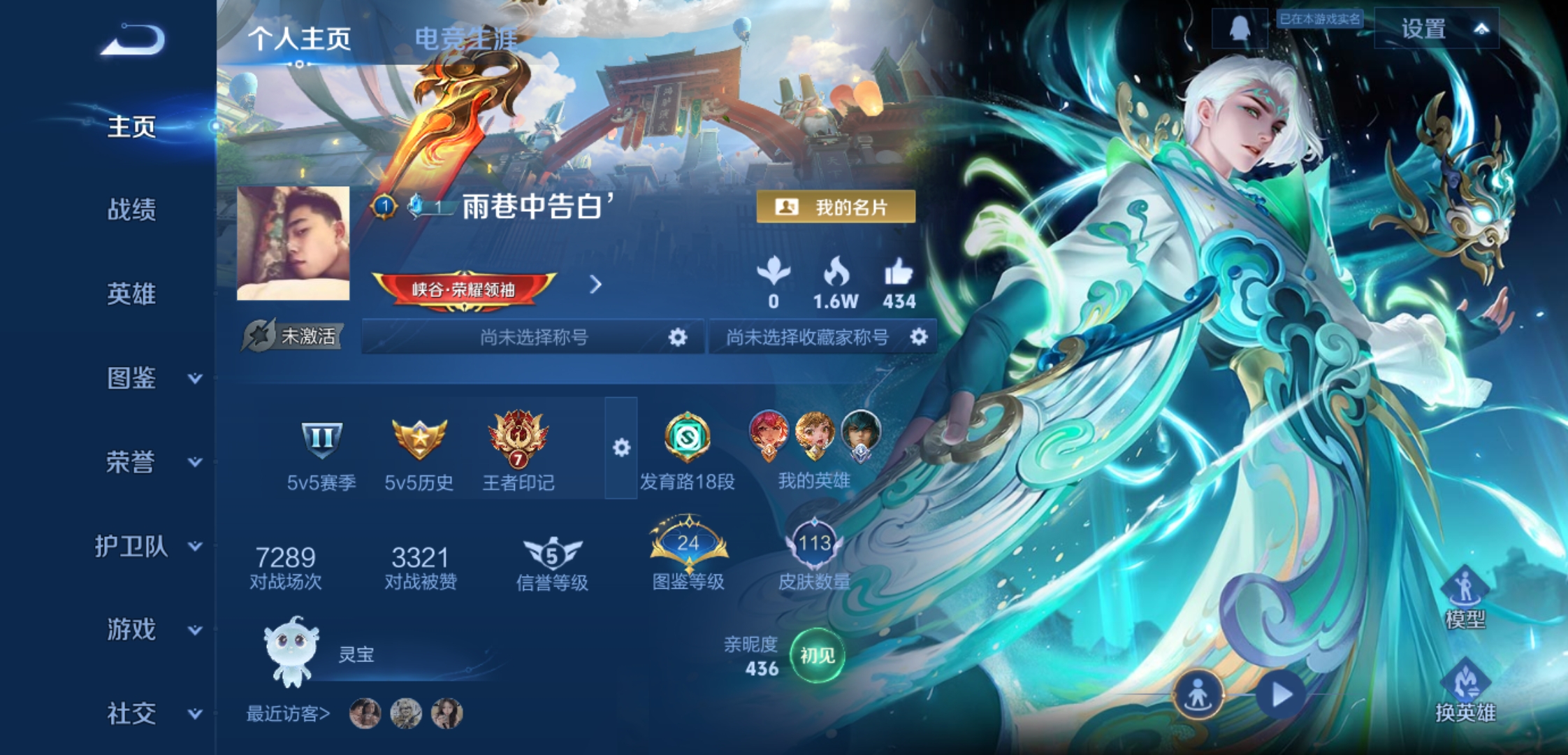
Task: Open title selection 尚未选择称号
Action: 533,338
